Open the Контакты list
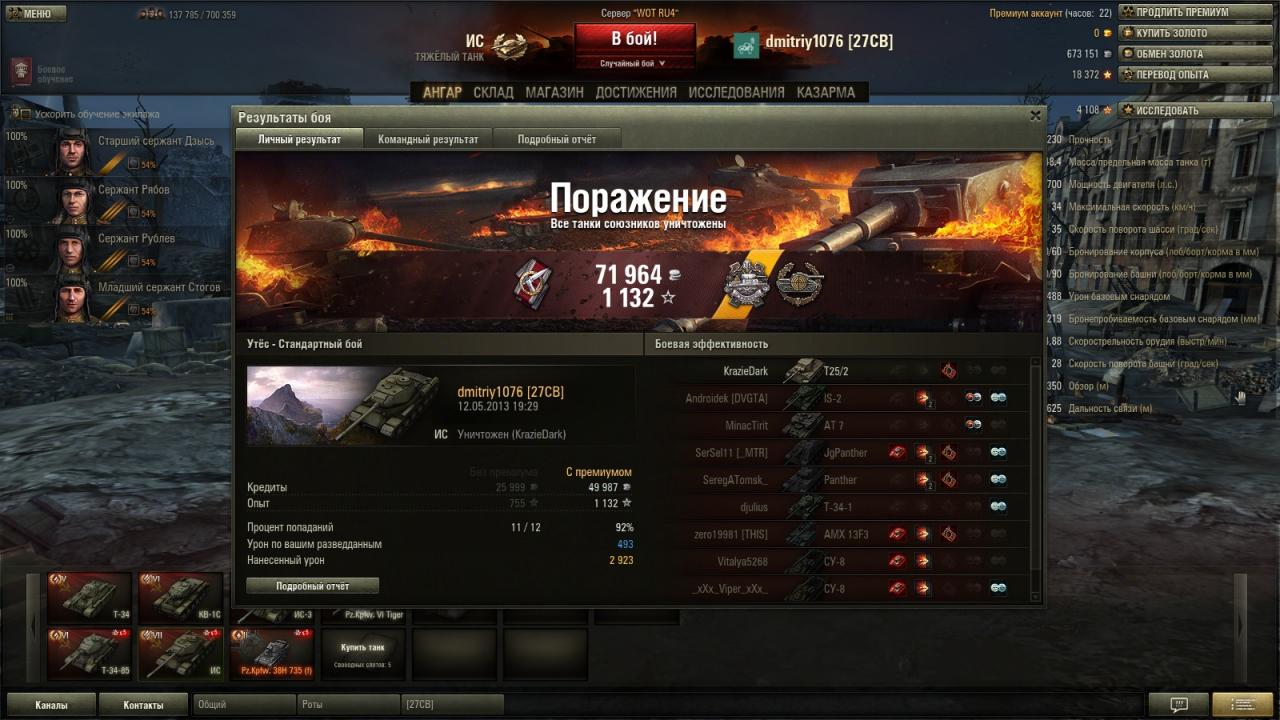This screenshot has height=720, width=1280. [x=143, y=705]
